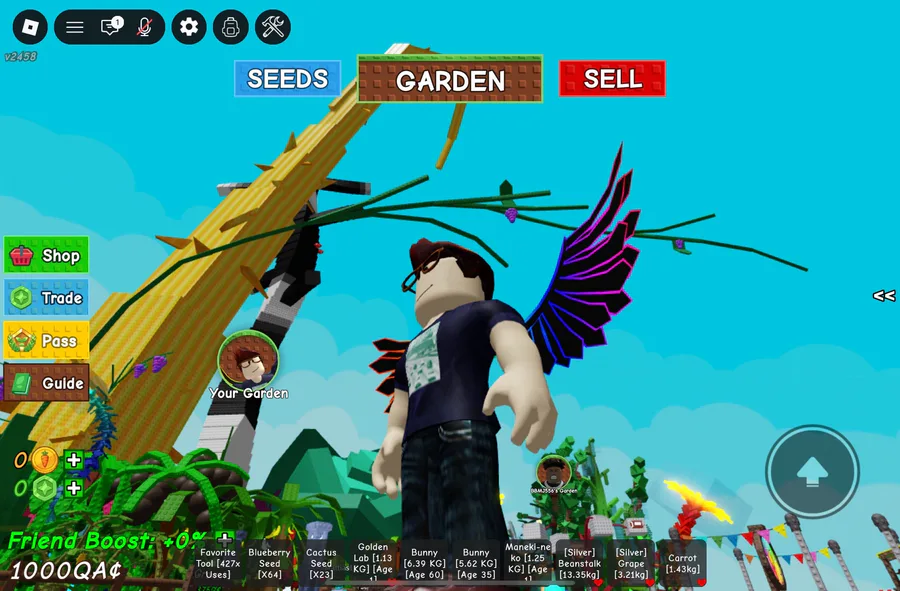Equip the Maneki-neko pet slot
The image size is (900, 591).
coord(528,563)
